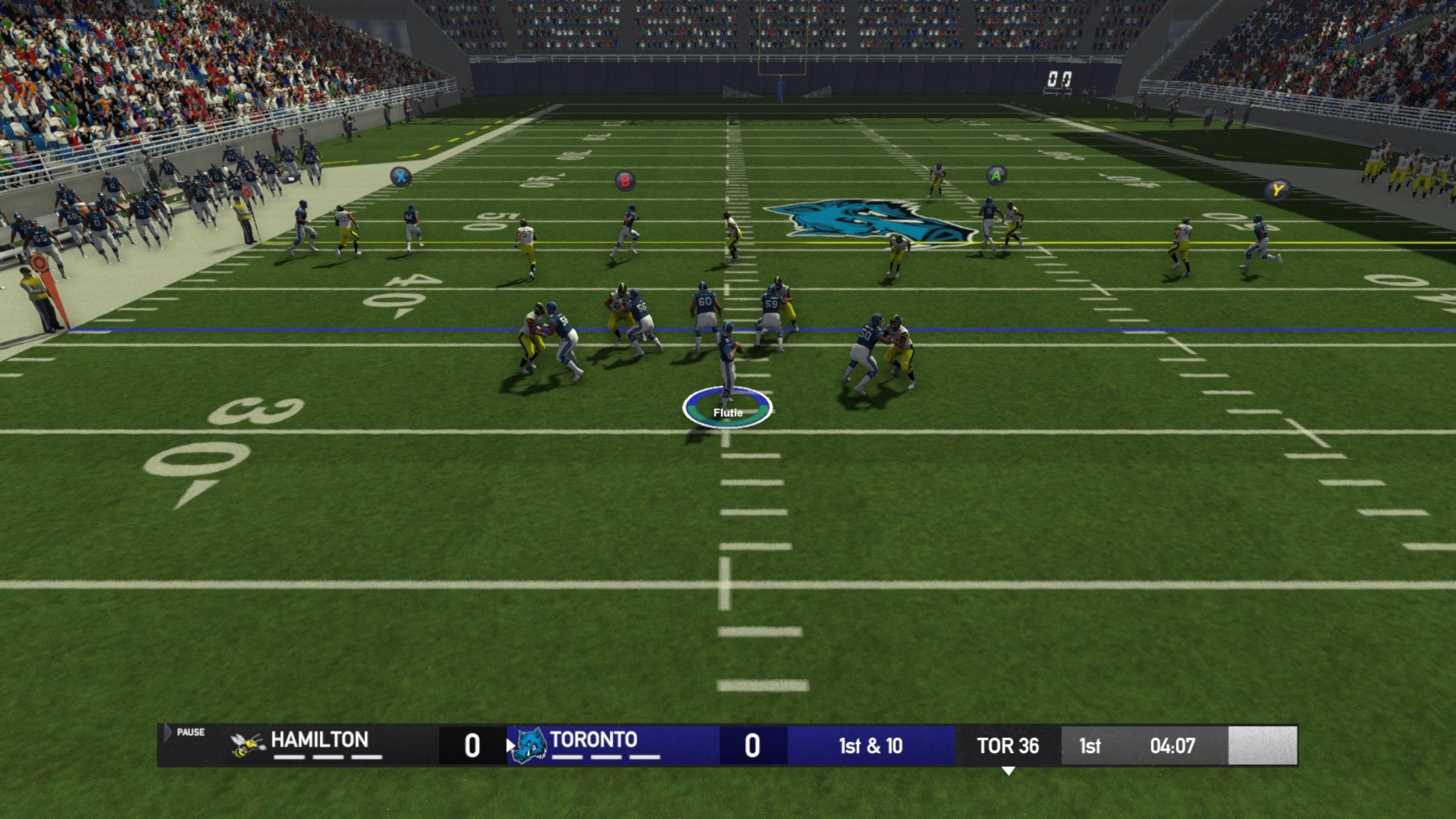This screenshot has width=1456, height=819.
Task: Select the TORONTO team name tab
Action: coord(595,740)
